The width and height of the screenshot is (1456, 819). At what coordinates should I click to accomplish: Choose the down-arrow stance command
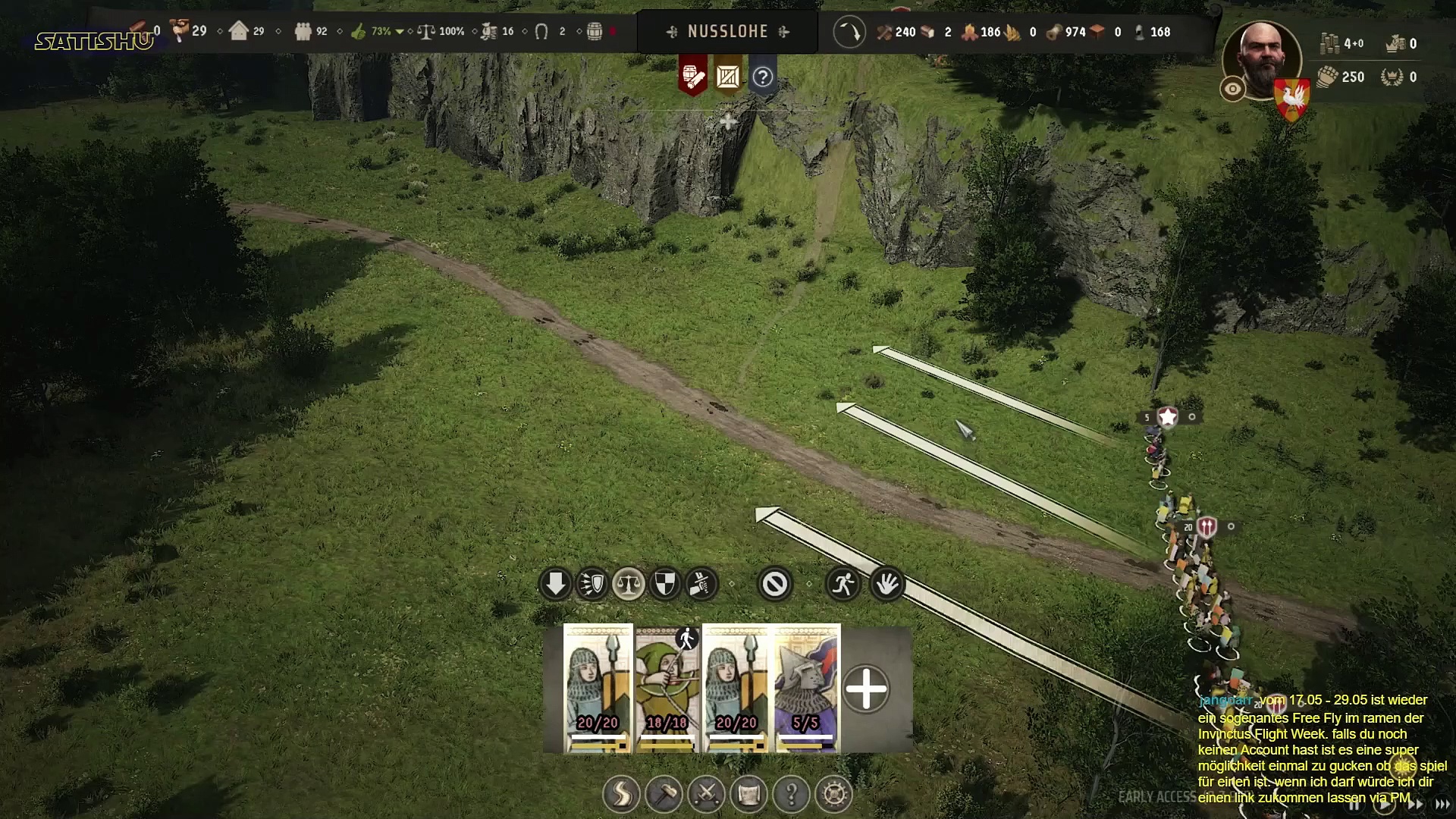[555, 585]
